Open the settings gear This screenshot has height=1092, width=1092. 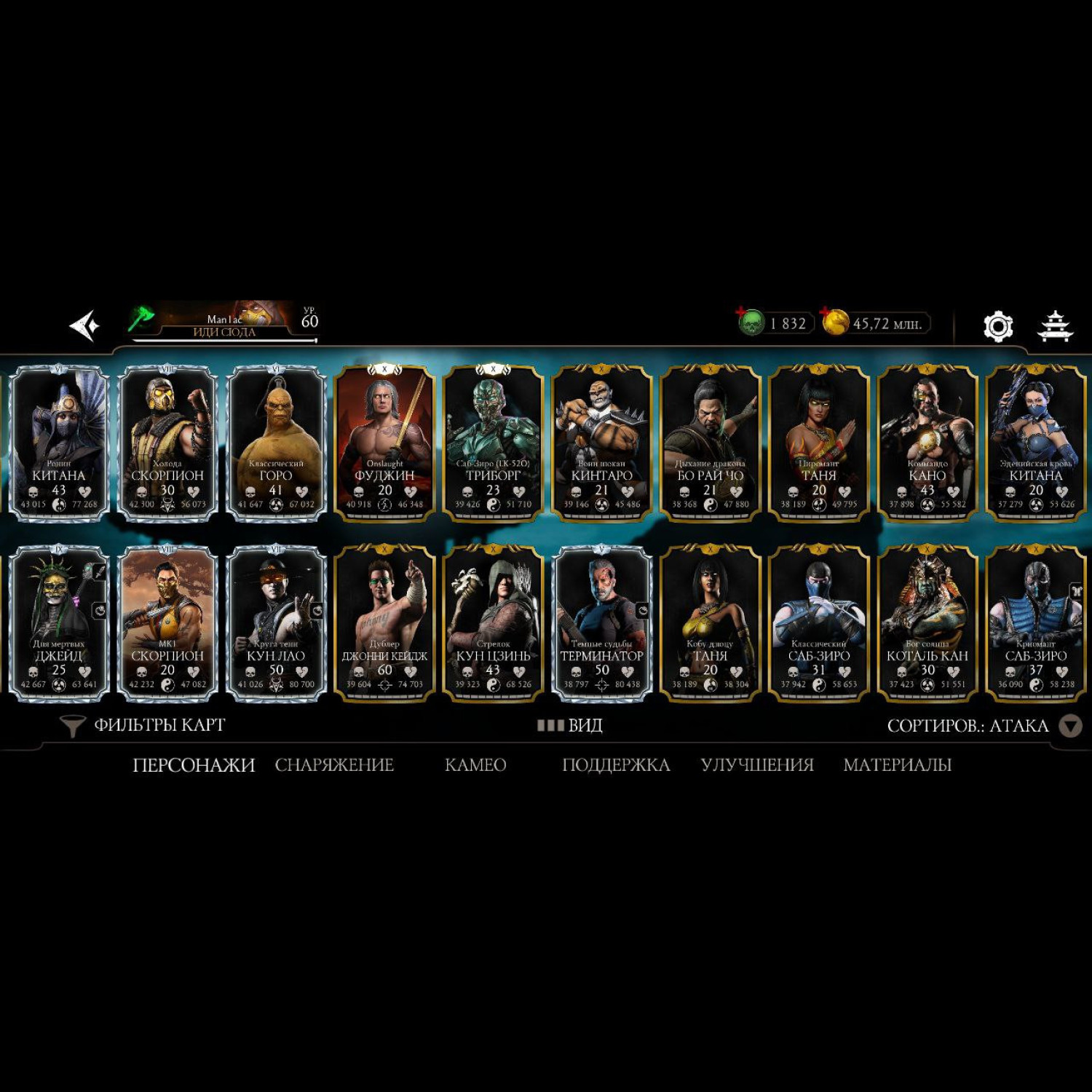pyautogui.click(x=997, y=326)
